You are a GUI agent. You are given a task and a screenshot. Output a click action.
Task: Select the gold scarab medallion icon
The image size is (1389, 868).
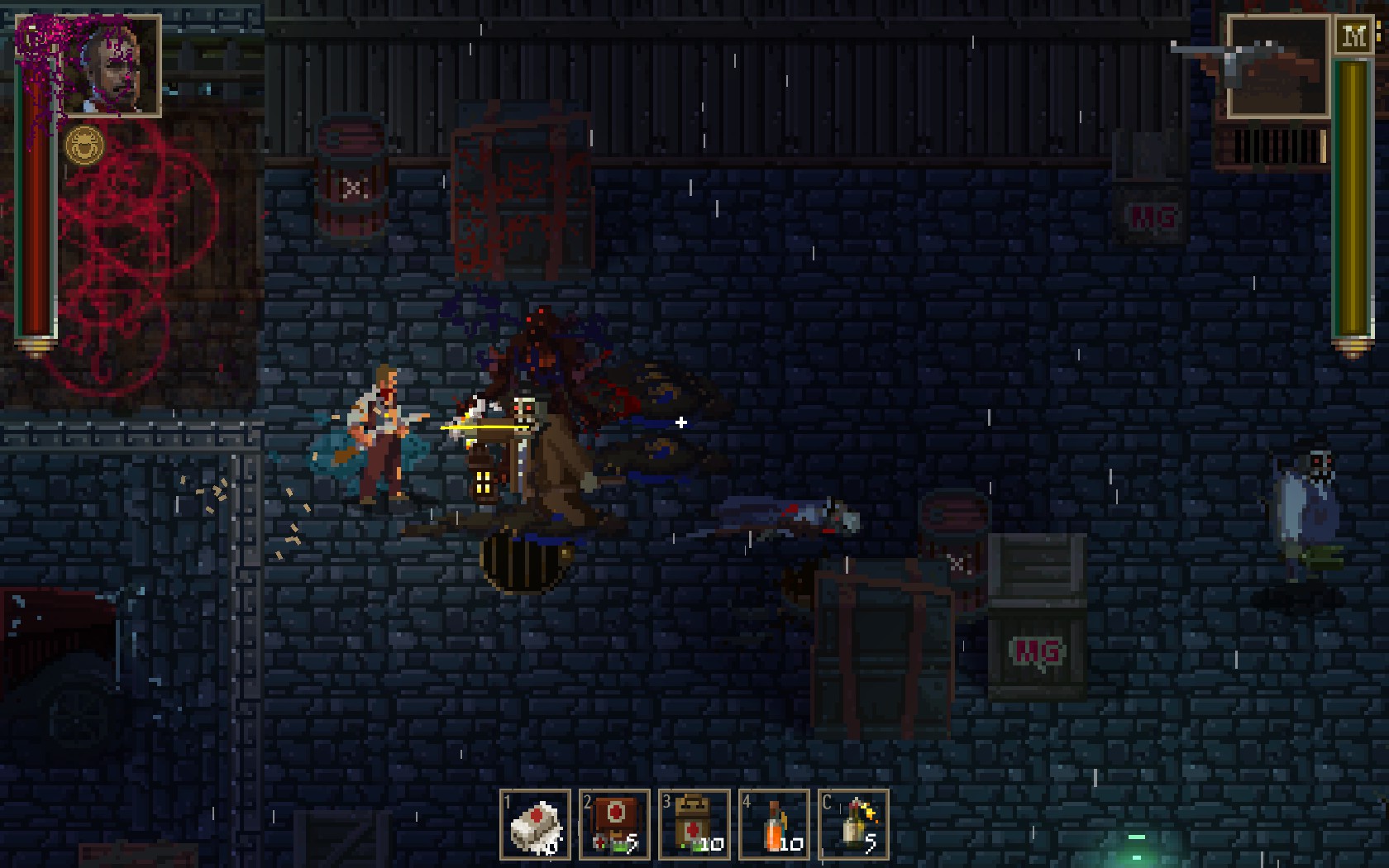84,146
